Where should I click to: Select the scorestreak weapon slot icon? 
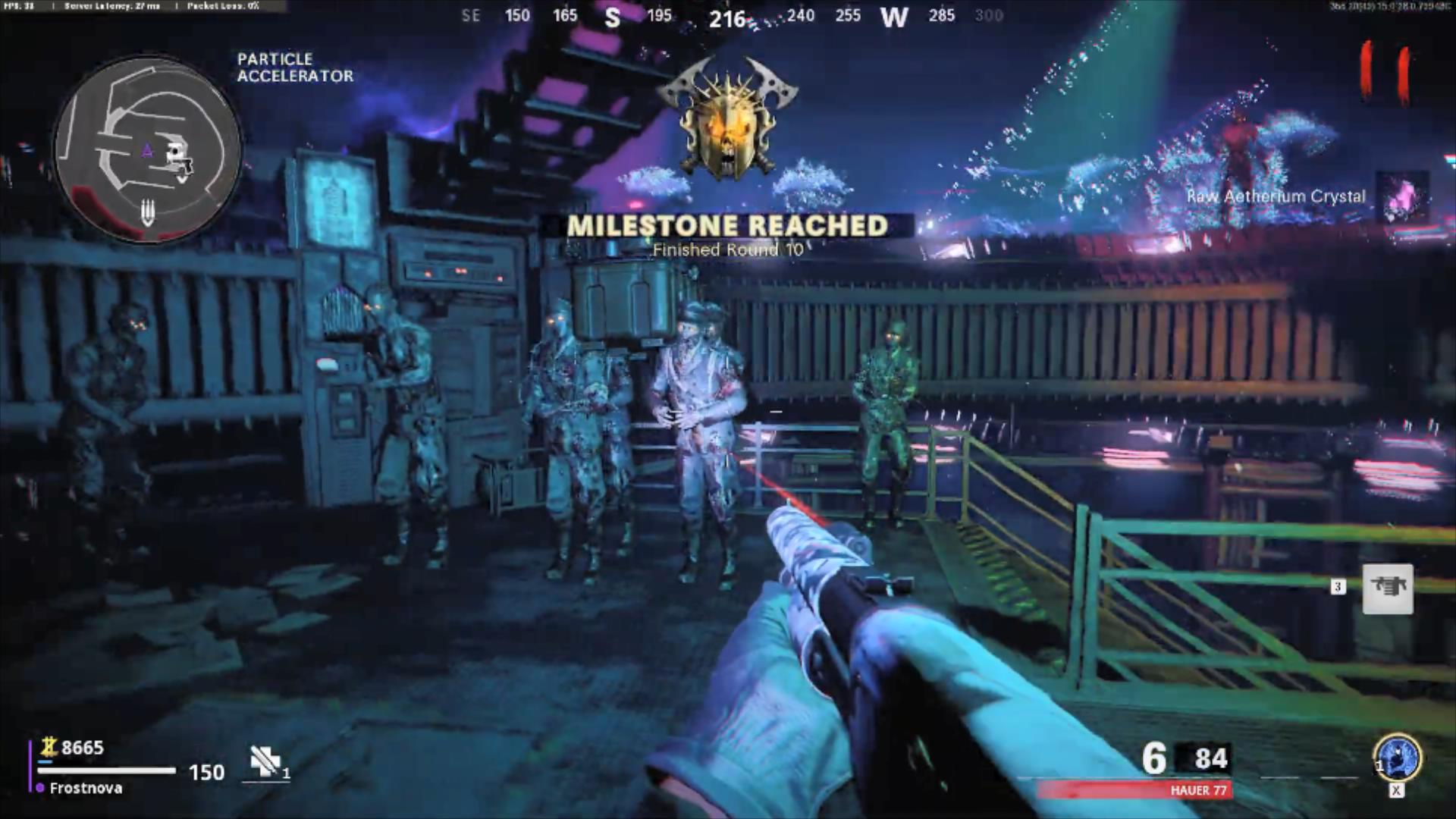pyautogui.click(x=1388, y=588)
